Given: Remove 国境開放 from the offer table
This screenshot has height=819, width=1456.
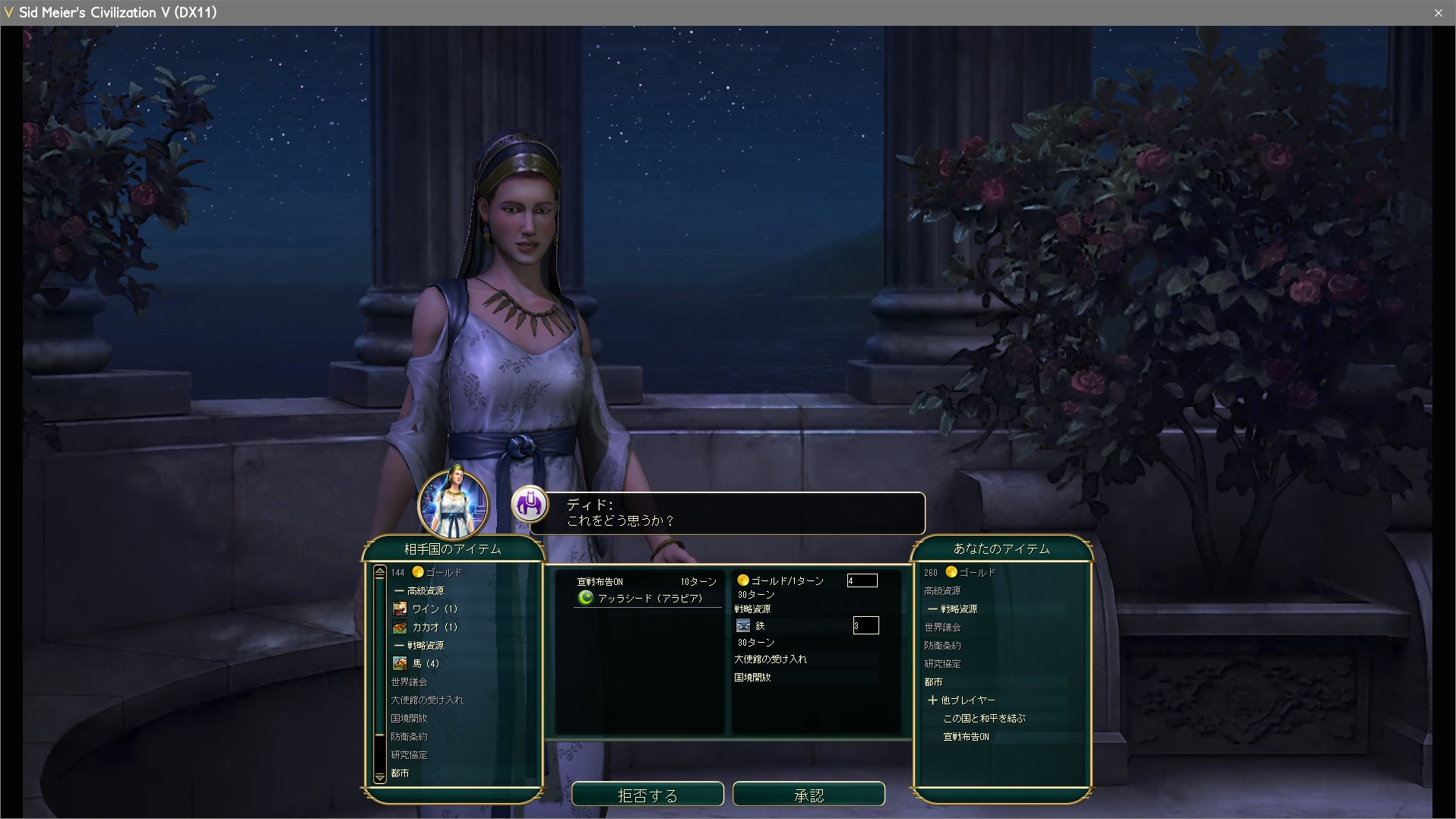Looking at the screenshot, I should click(x=752, y=677).
